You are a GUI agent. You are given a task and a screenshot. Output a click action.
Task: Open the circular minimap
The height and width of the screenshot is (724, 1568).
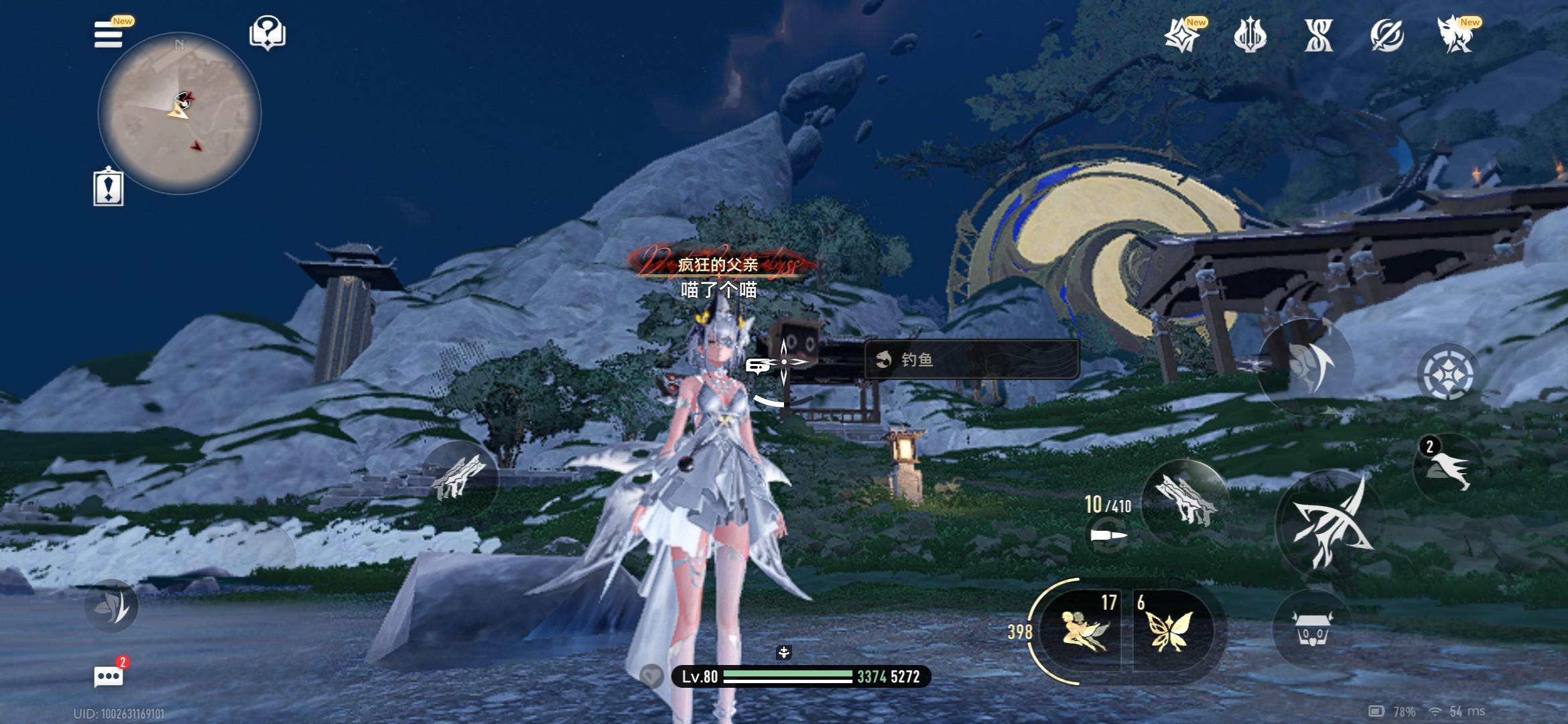[x=179, y=113]
